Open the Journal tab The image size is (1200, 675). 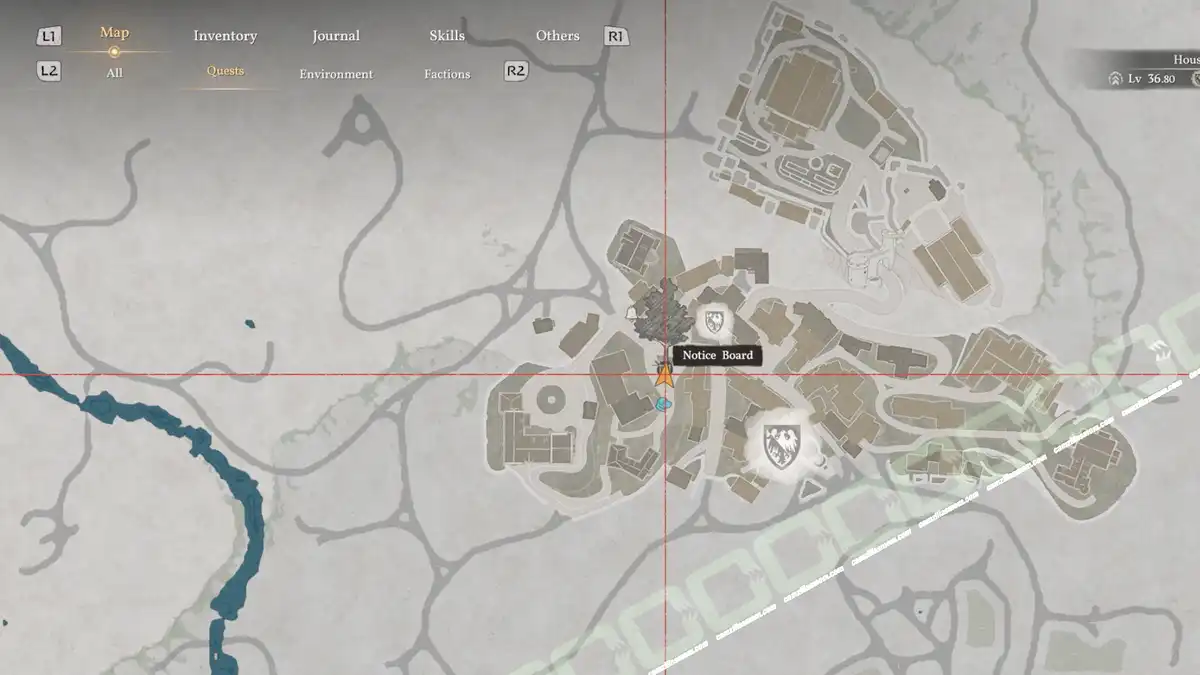click(x=336, y=36)
